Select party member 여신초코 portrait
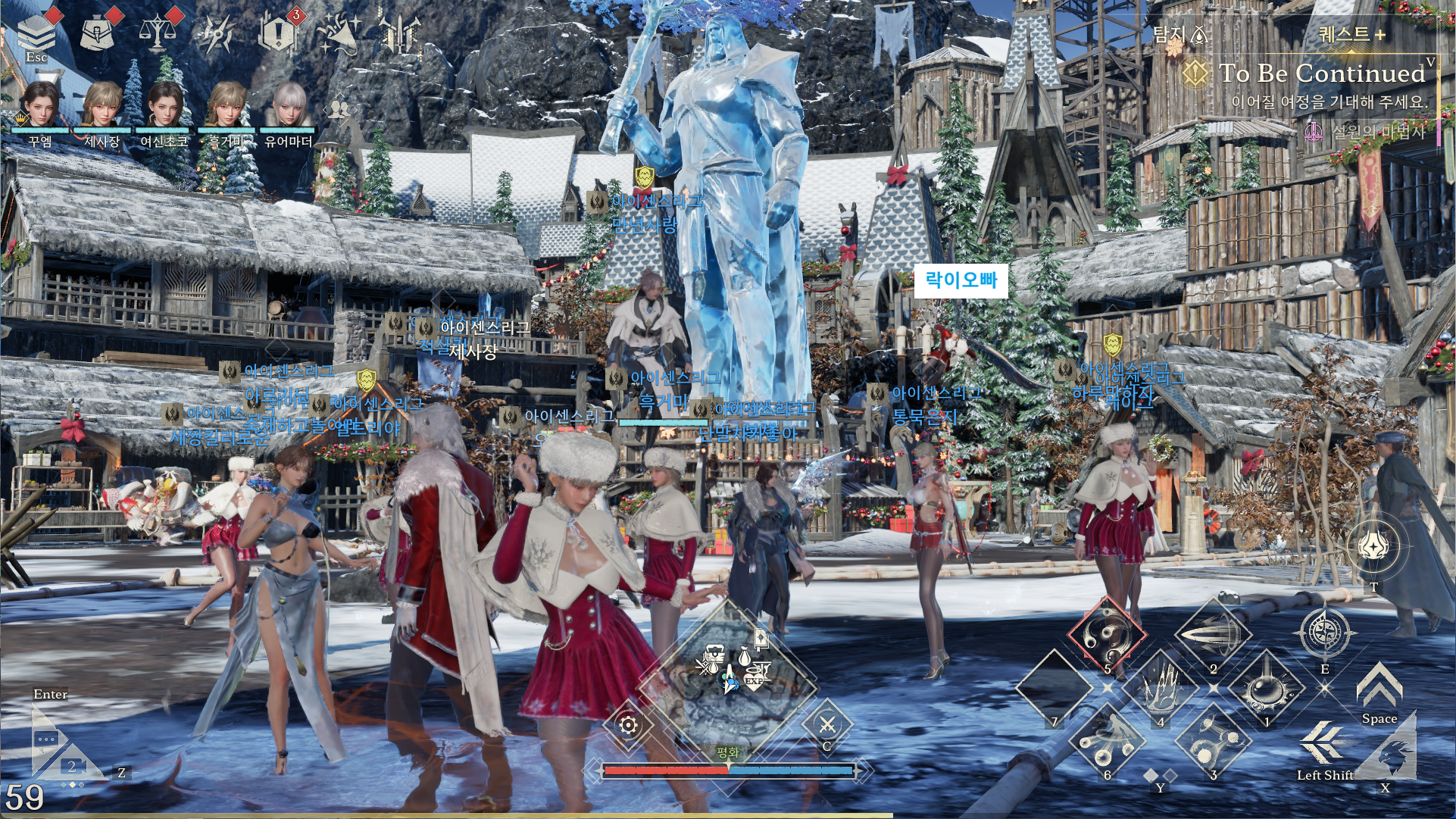 (x=164, y=105)
